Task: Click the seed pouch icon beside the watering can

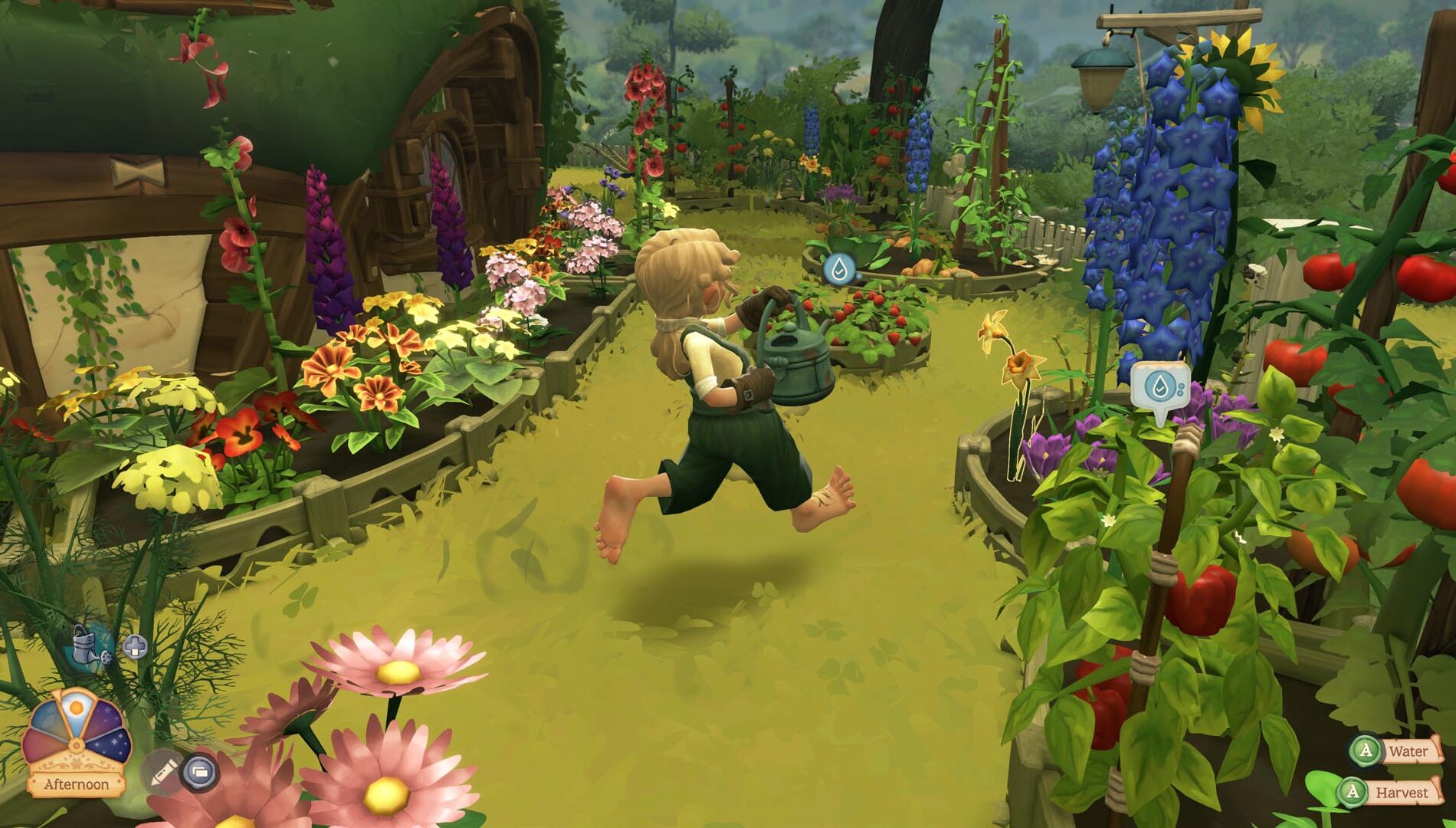Action: (x=106, y=658)
